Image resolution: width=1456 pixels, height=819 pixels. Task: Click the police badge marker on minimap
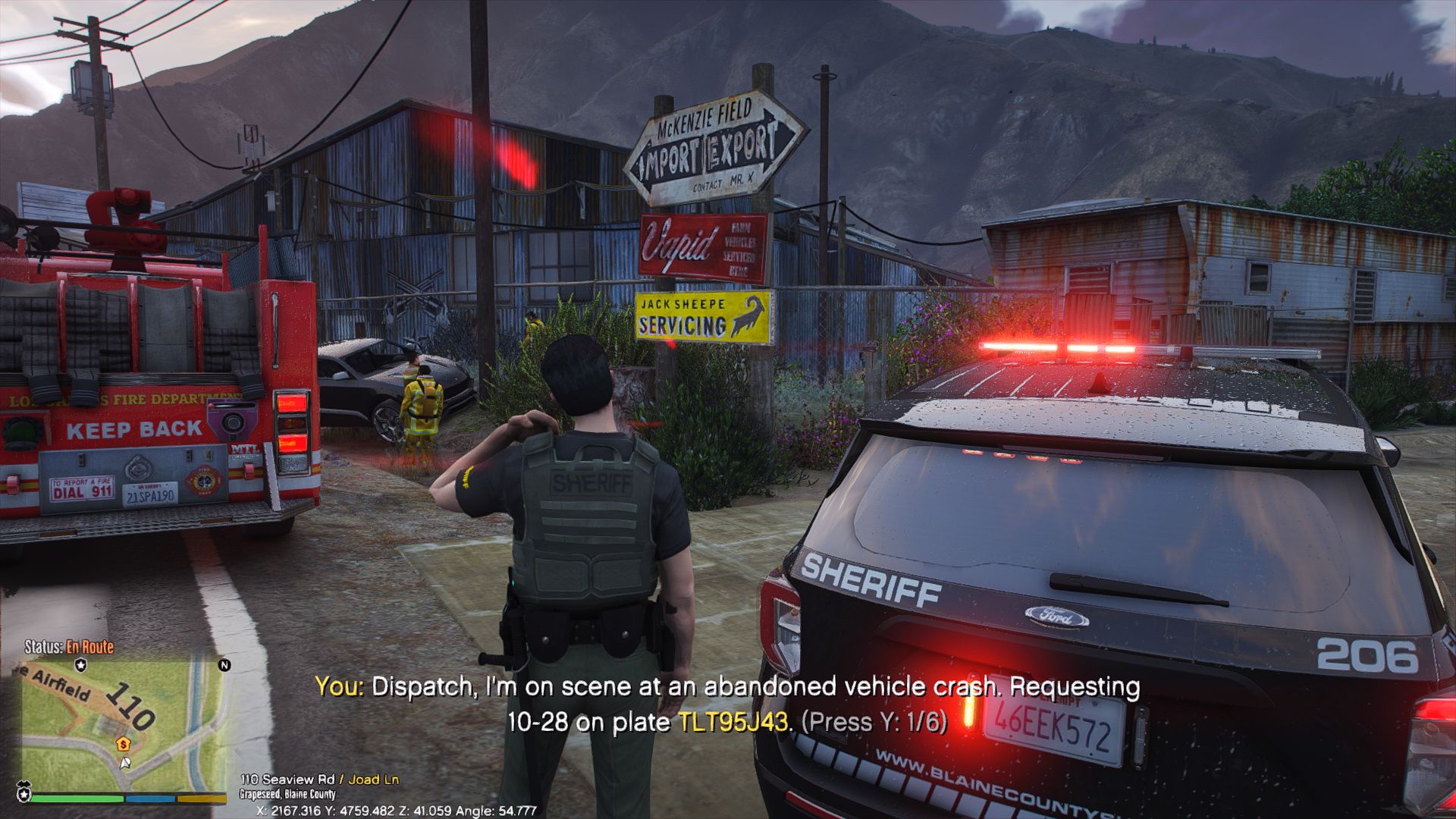pyautogui.click(x=81, y=665)
